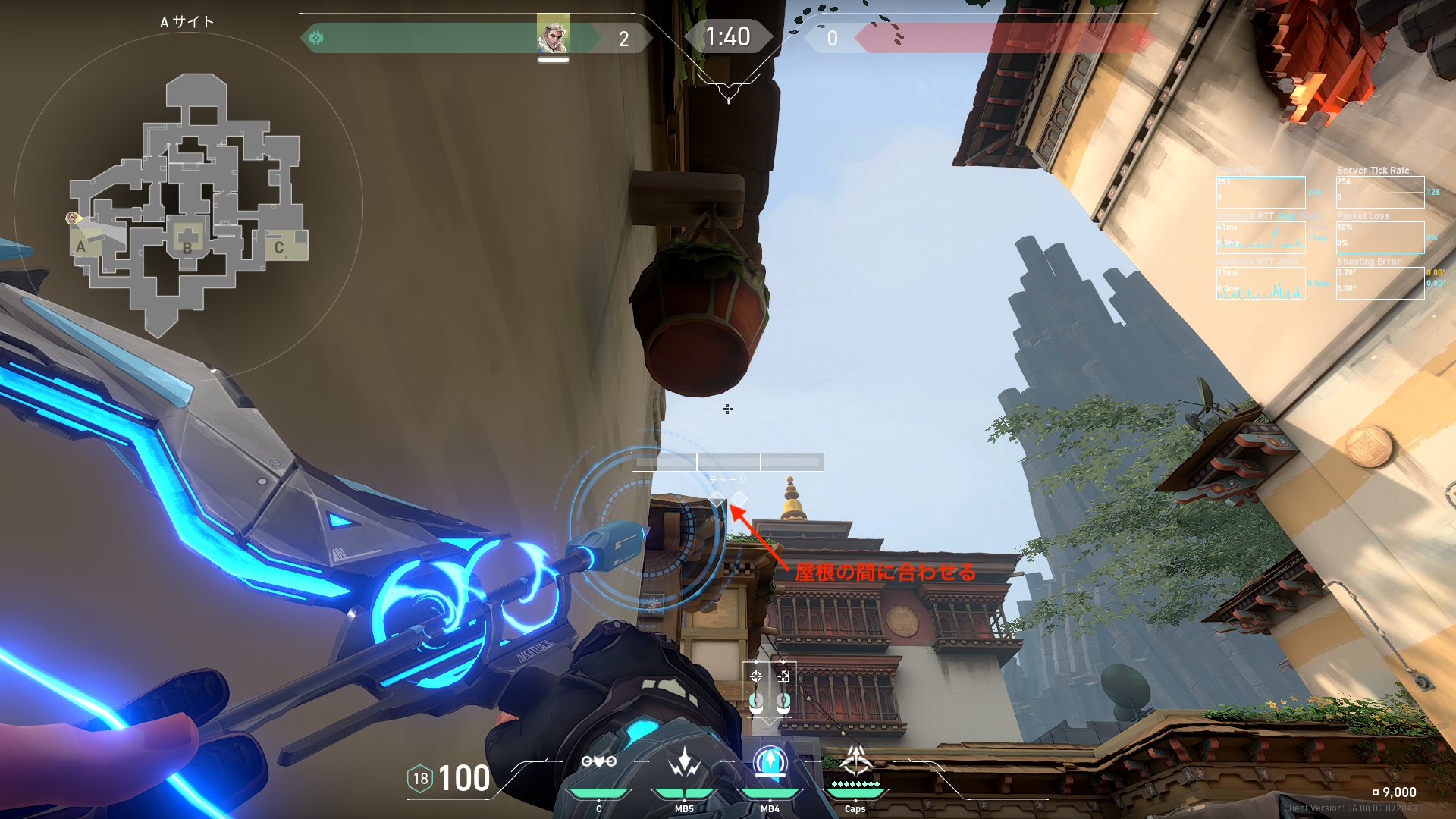Select the Sova player portrait in top bar
The height and width of the screenshot is (819, 1456).
coord(553,34)
